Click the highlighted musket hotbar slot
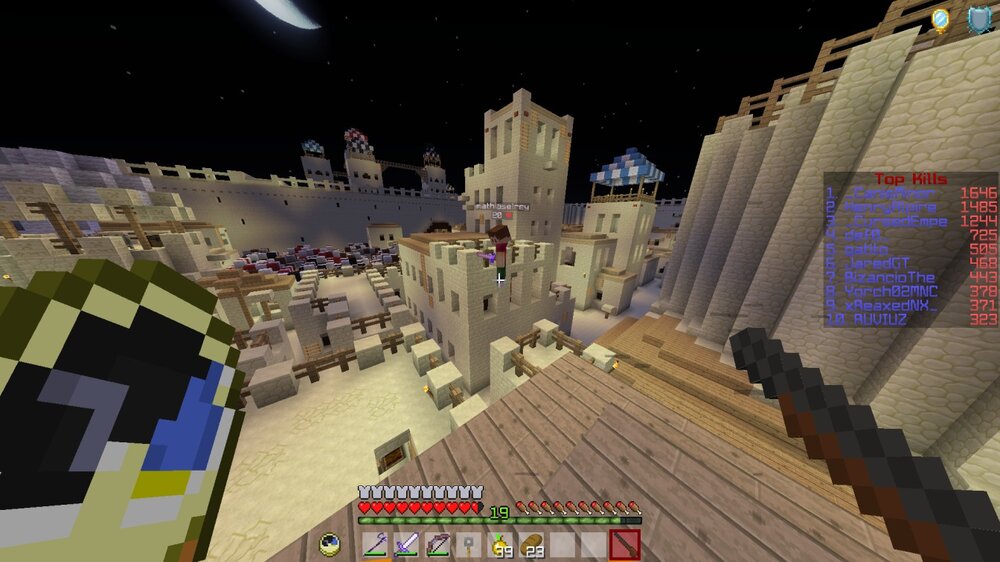The image size is (1000, 562). tap(623, 546)
